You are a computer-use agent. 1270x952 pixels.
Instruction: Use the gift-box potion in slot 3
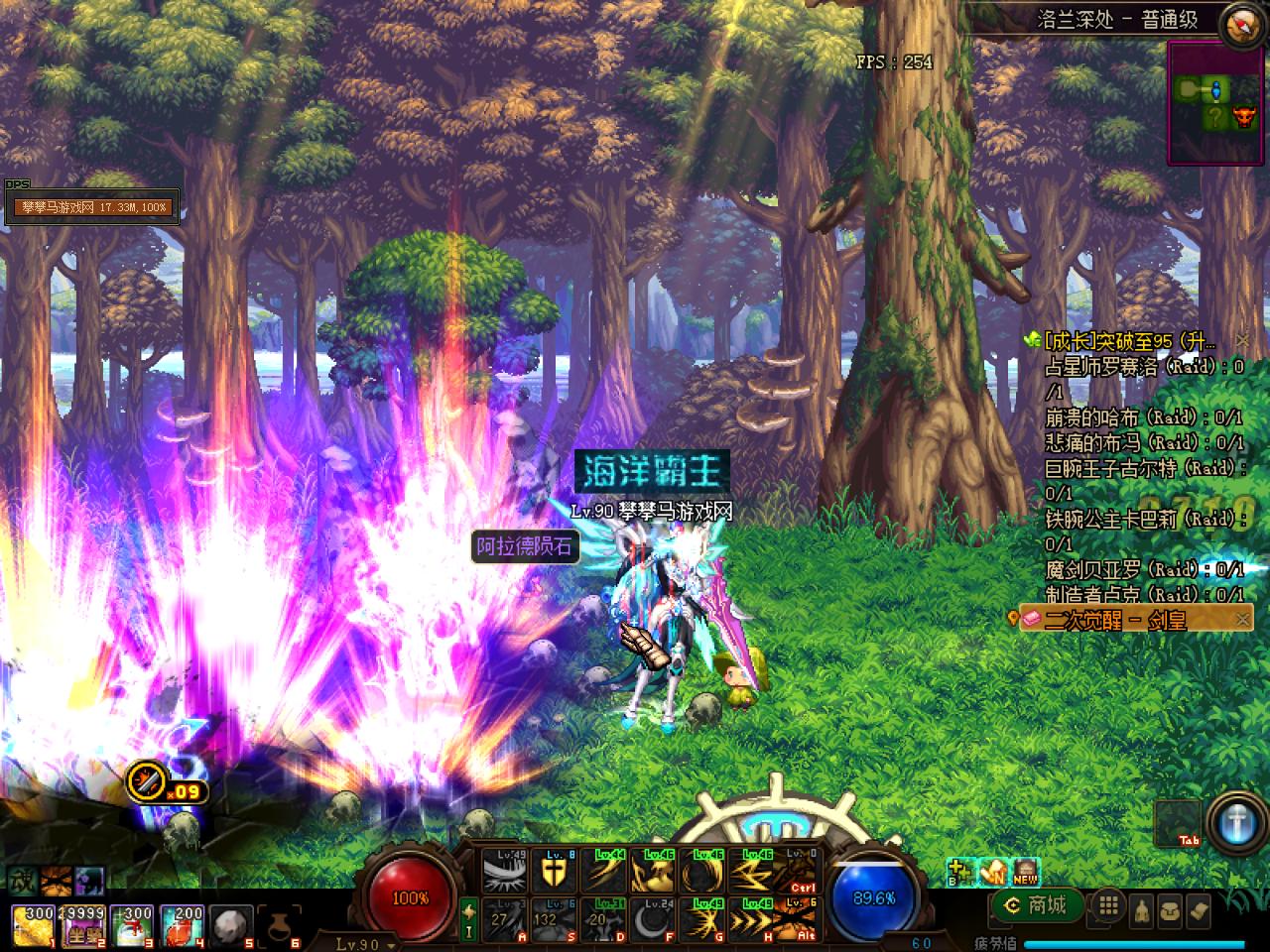132,923
